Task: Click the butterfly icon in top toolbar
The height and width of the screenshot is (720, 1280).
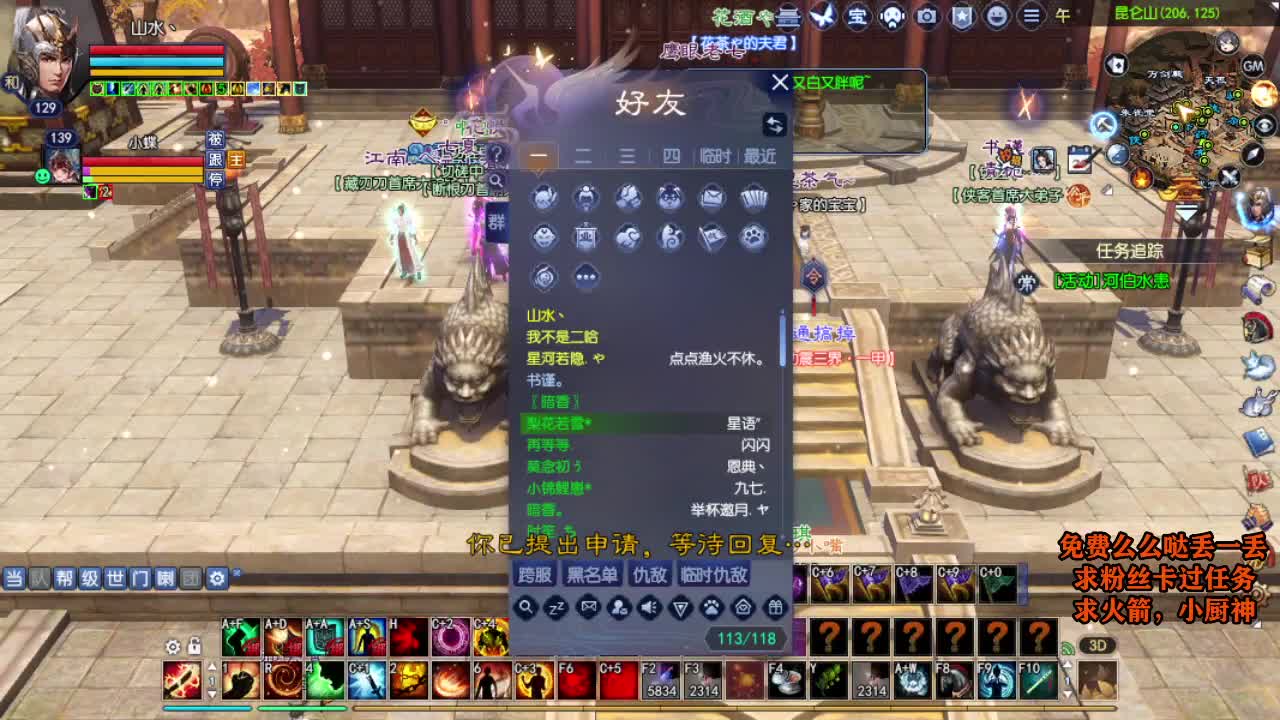Action: [820, 15]
